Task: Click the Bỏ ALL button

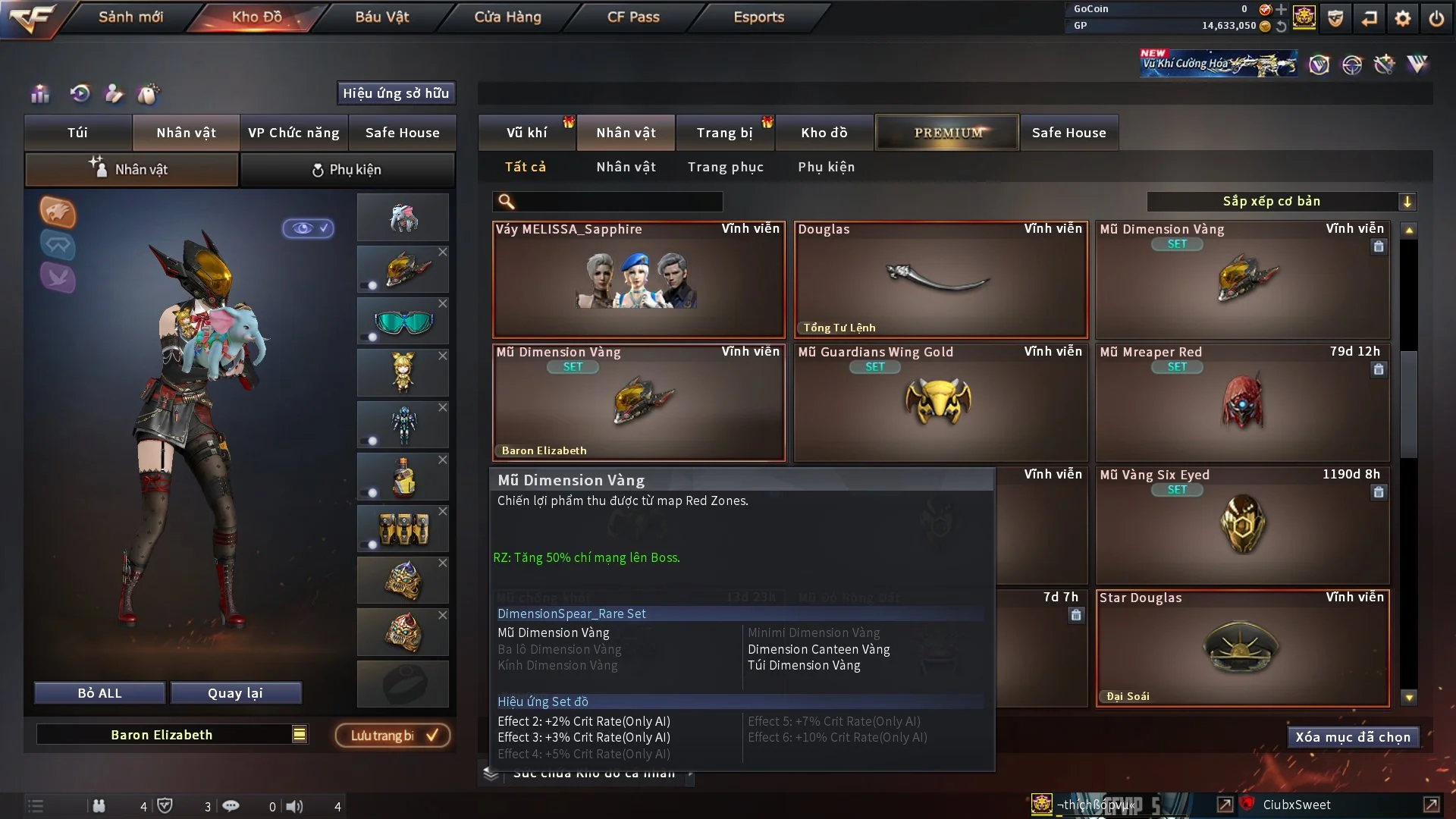Action: 99,693
